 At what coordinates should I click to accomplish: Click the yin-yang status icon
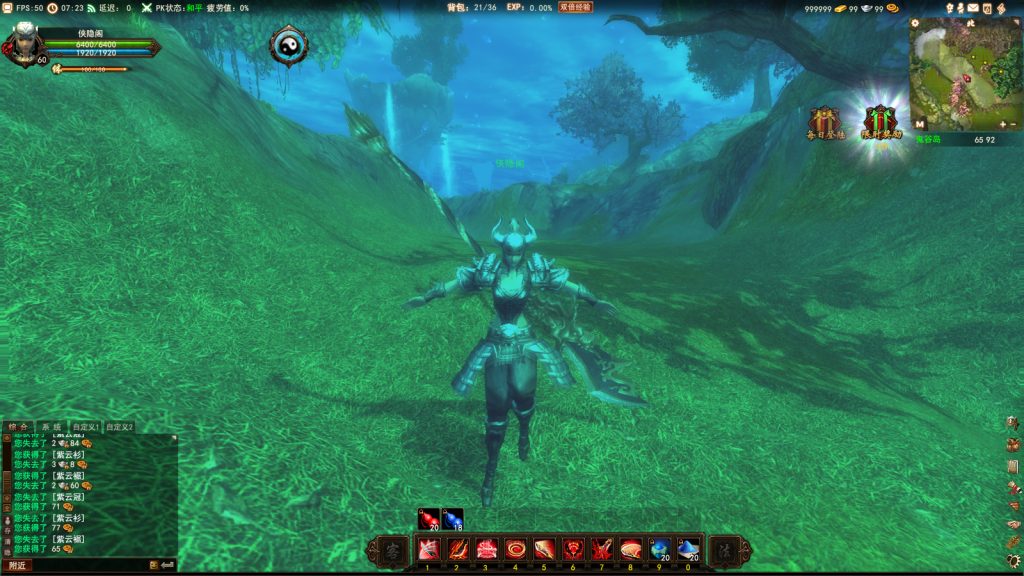pyautogui.click(x=288, y=44)
